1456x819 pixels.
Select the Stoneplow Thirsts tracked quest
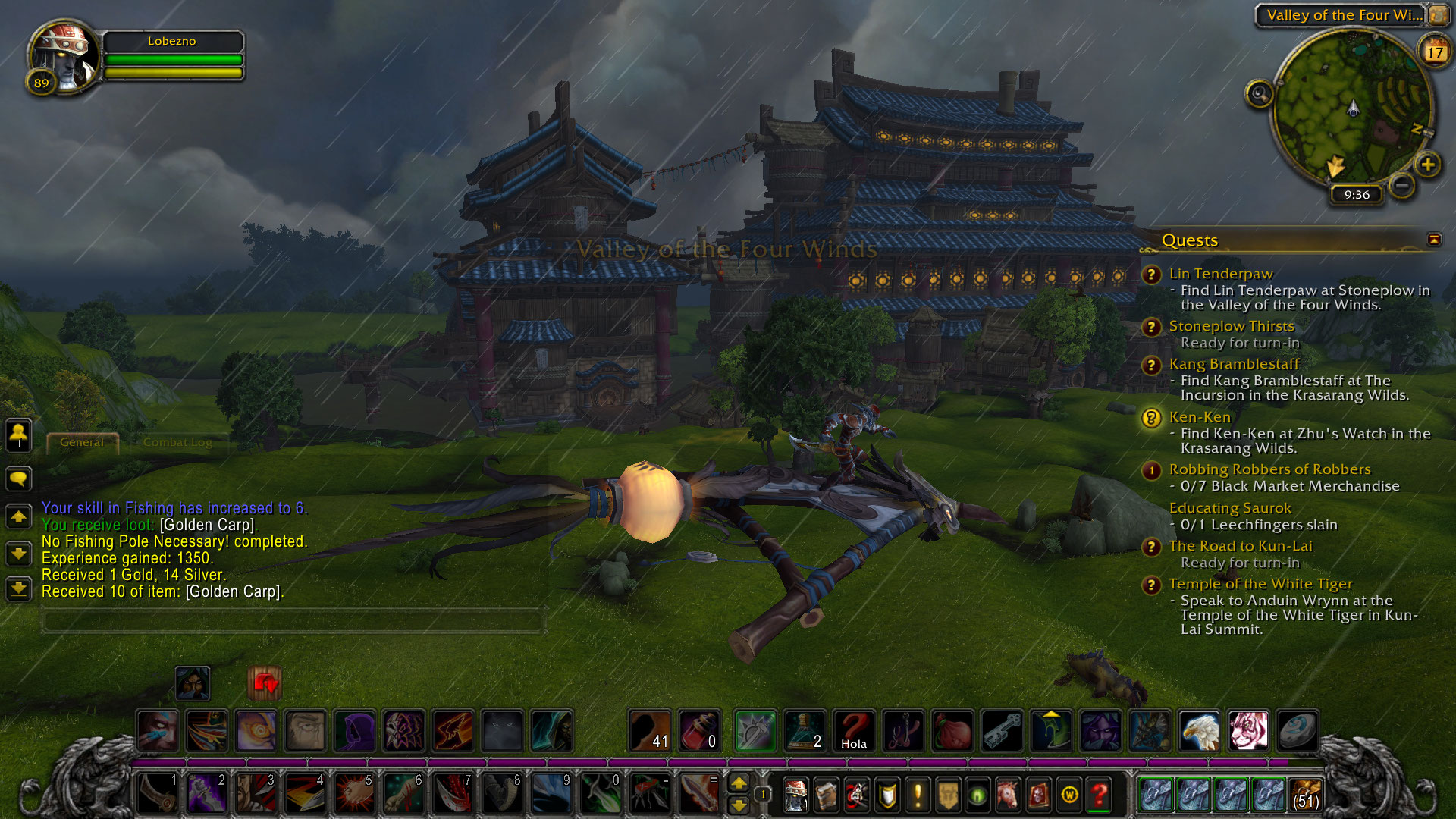(1231, 326)
